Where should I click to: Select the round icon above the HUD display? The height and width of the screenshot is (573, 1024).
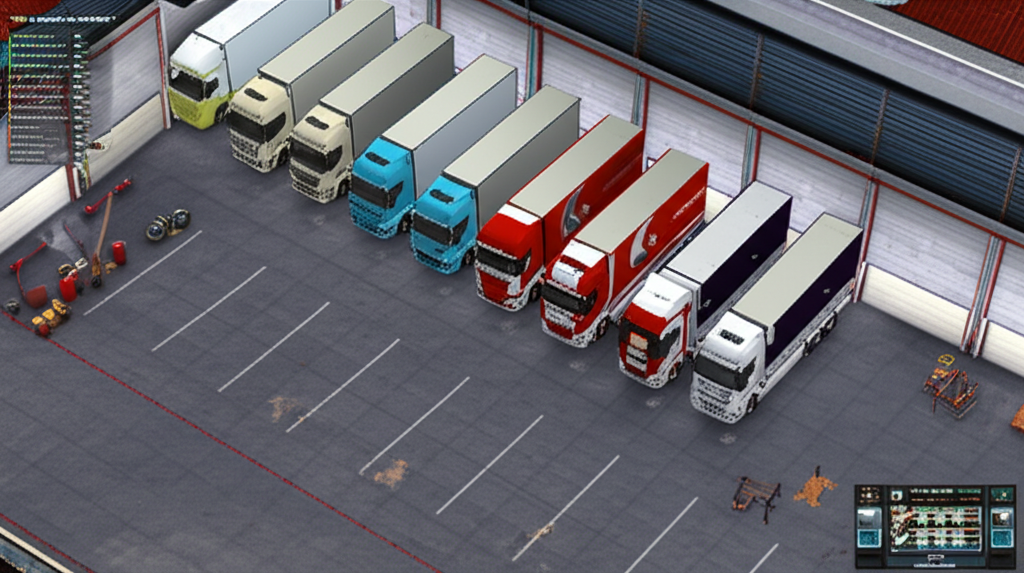[896, 496]
